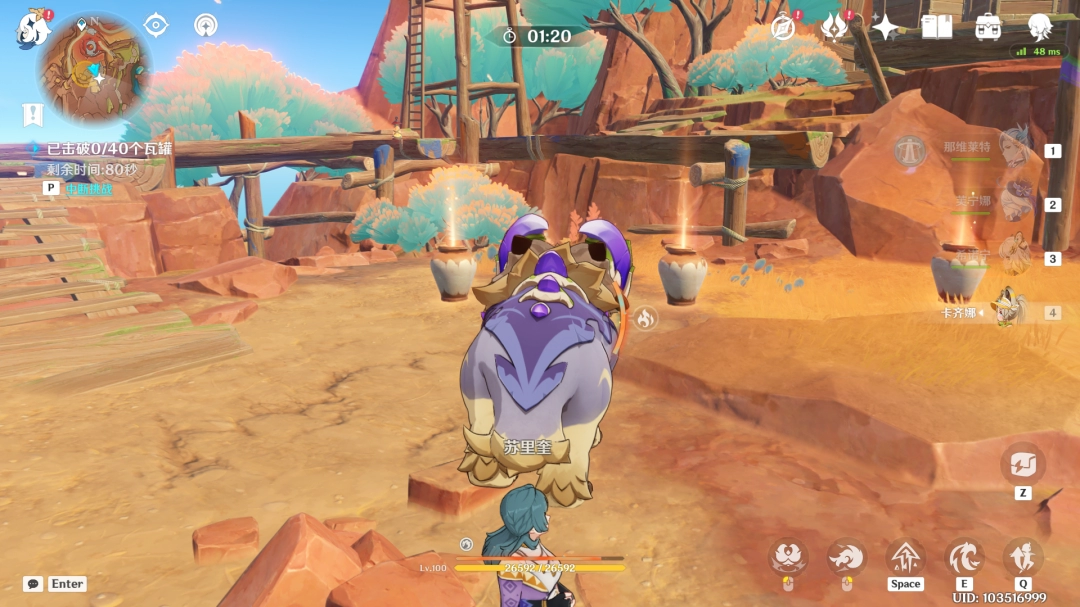The width and height of the screenshot is (1080, 607).
Task: Toggle the elemental sight eye icon
Action: tap(156, 25)
